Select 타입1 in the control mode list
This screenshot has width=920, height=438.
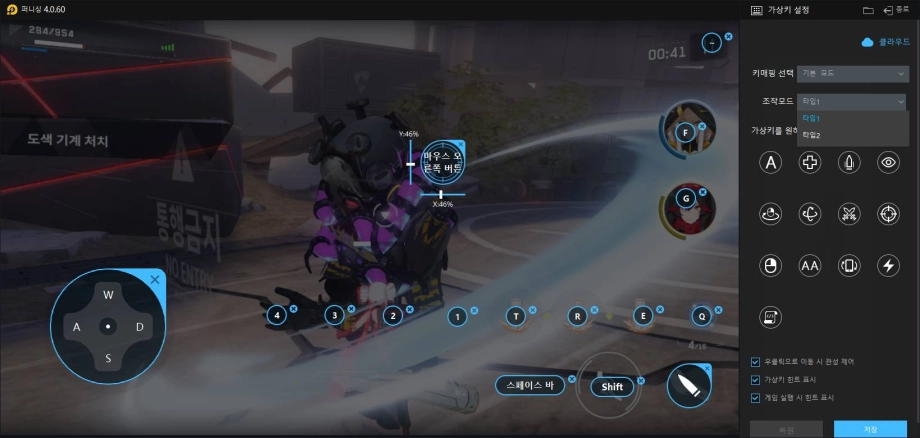(x=811, y=118)
